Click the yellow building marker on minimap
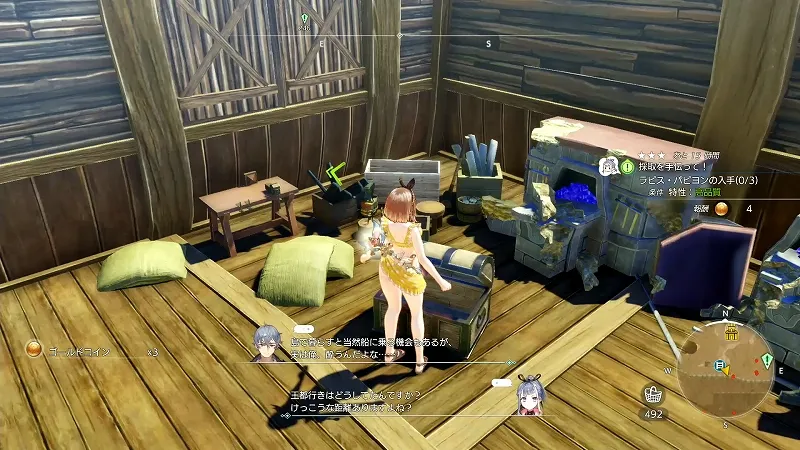This screenshot has height=450, width=800. pyautogui.click(x=731, y=333)
